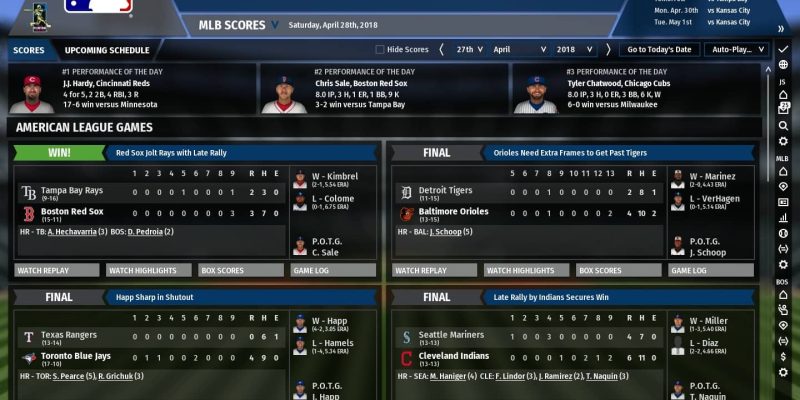The image size is (800, 400).
Task: Toggle the Hide Scores checkbox
Action: 380,49
